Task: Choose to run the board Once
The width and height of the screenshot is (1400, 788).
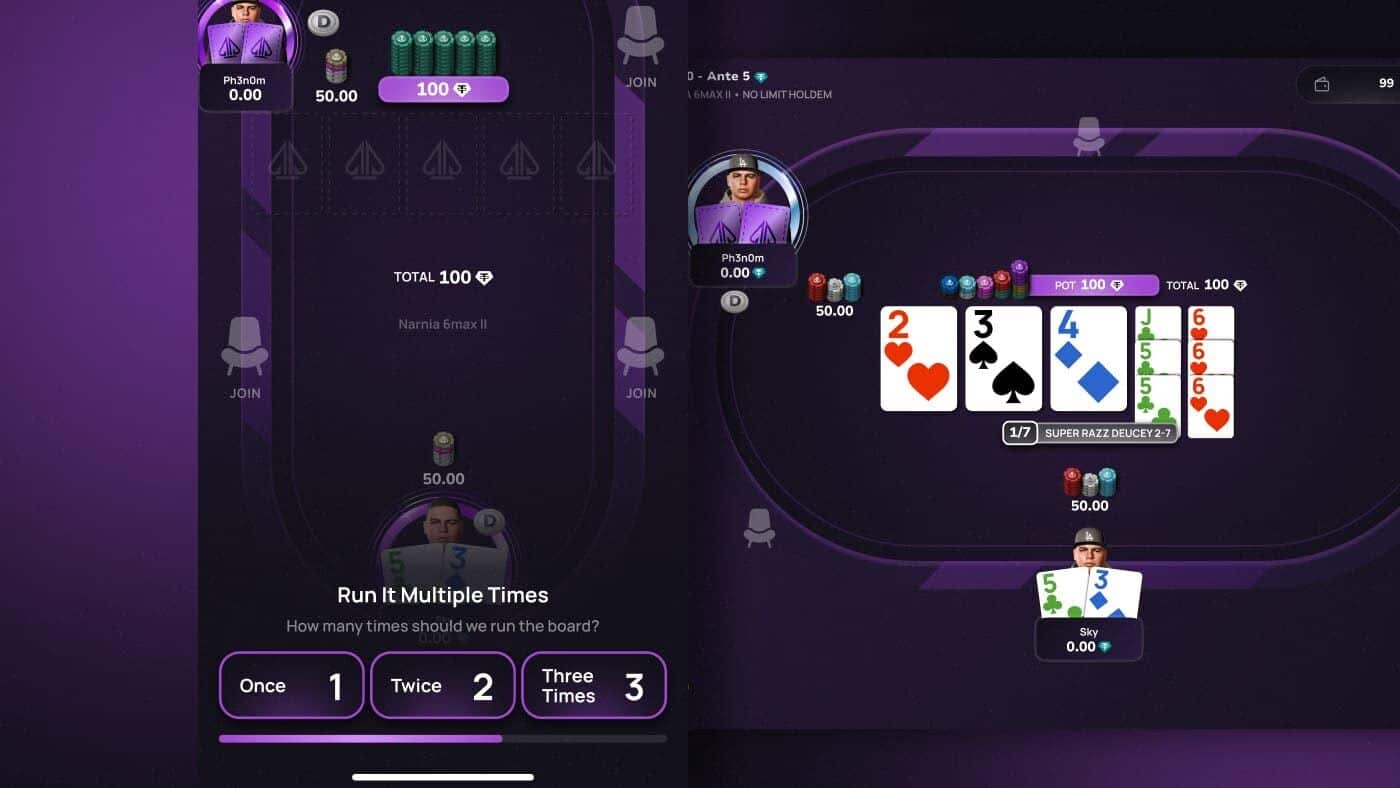Action: pos(291,685)
